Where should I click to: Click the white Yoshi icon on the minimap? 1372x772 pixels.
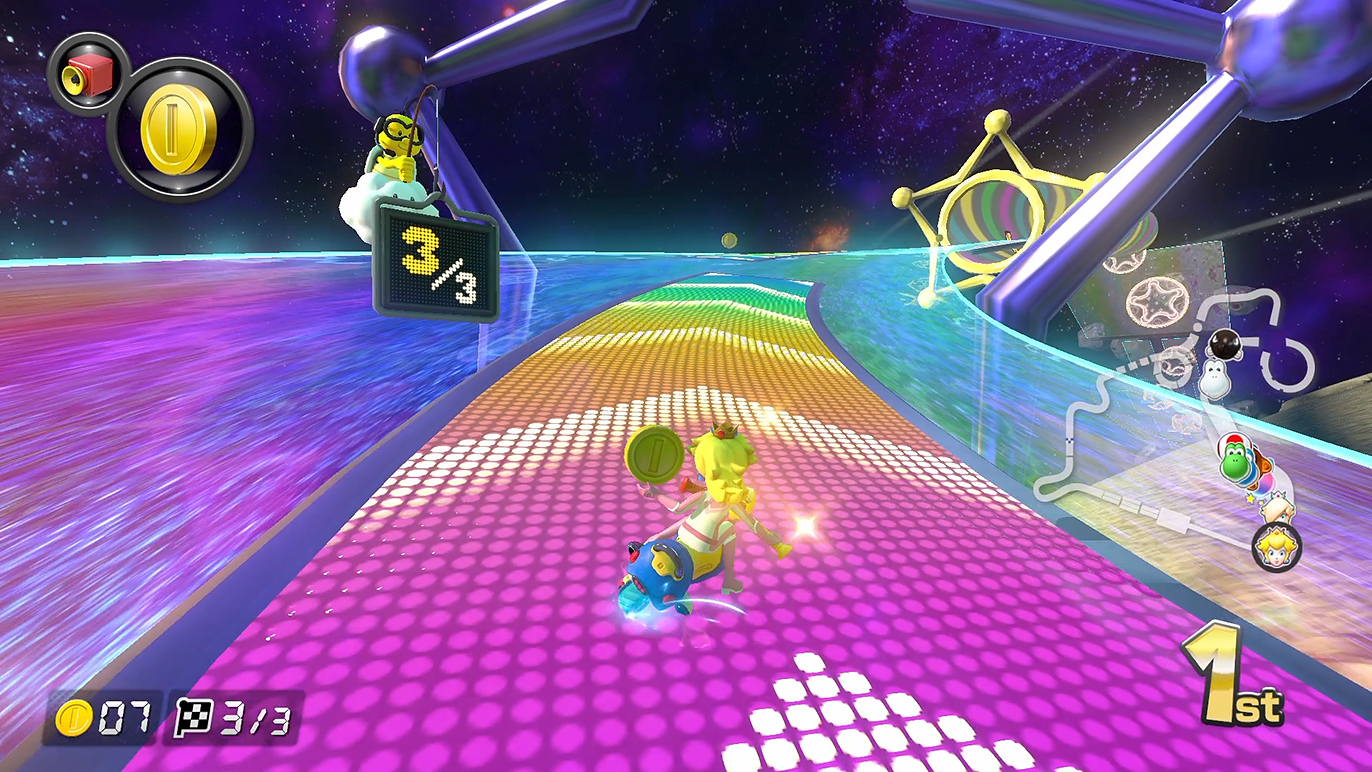click(x=1213, y=378)
